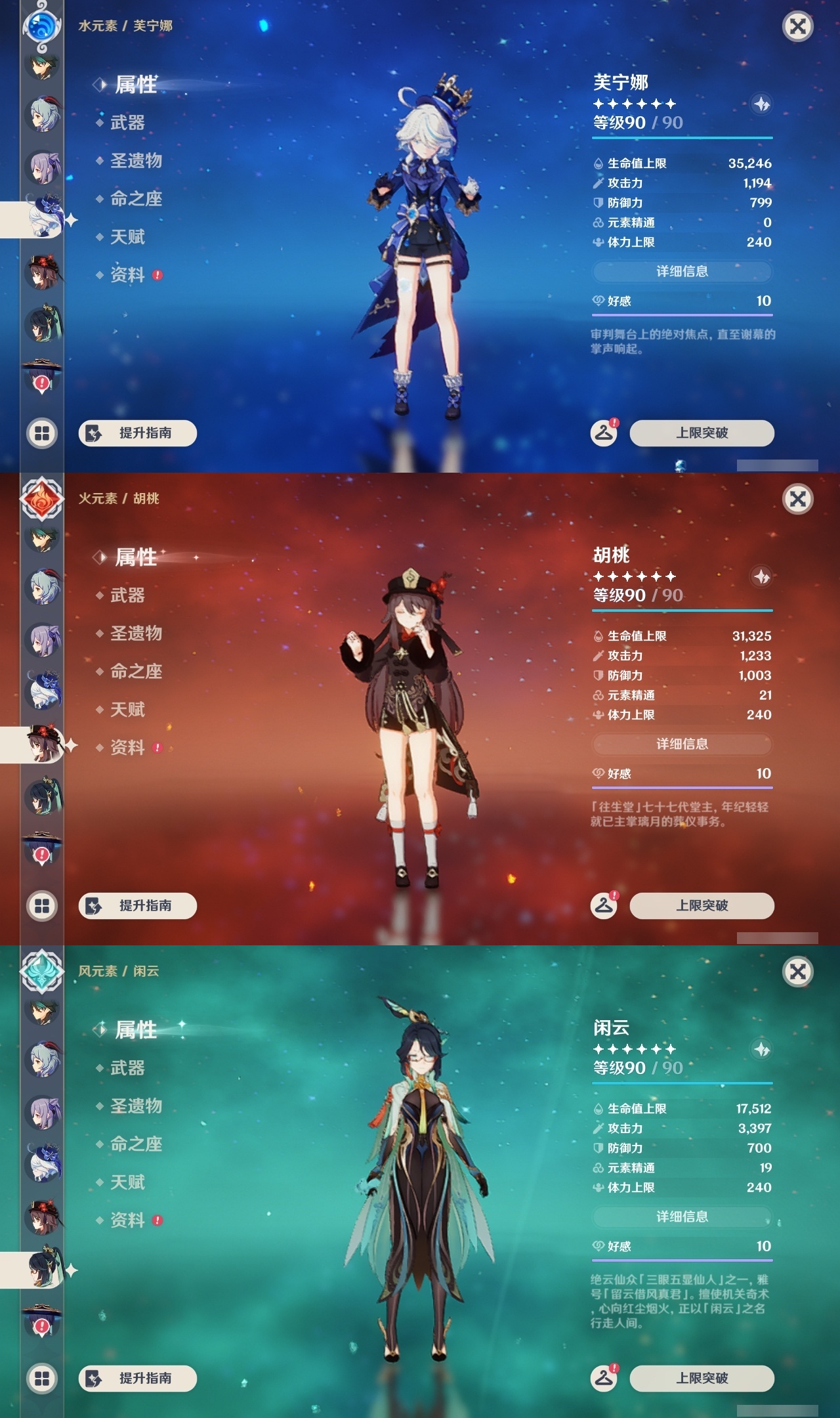840x1418 pixels.
Task: Click the friendship heart icon on Hu Tao's 好感 row
Action: (598, 775)
